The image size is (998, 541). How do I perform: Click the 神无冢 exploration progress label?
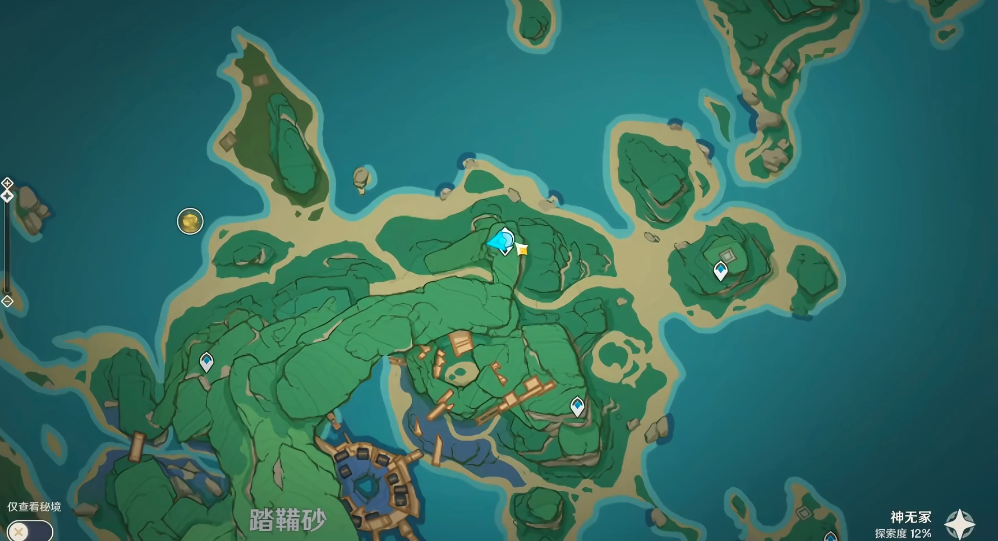point(904,525)
